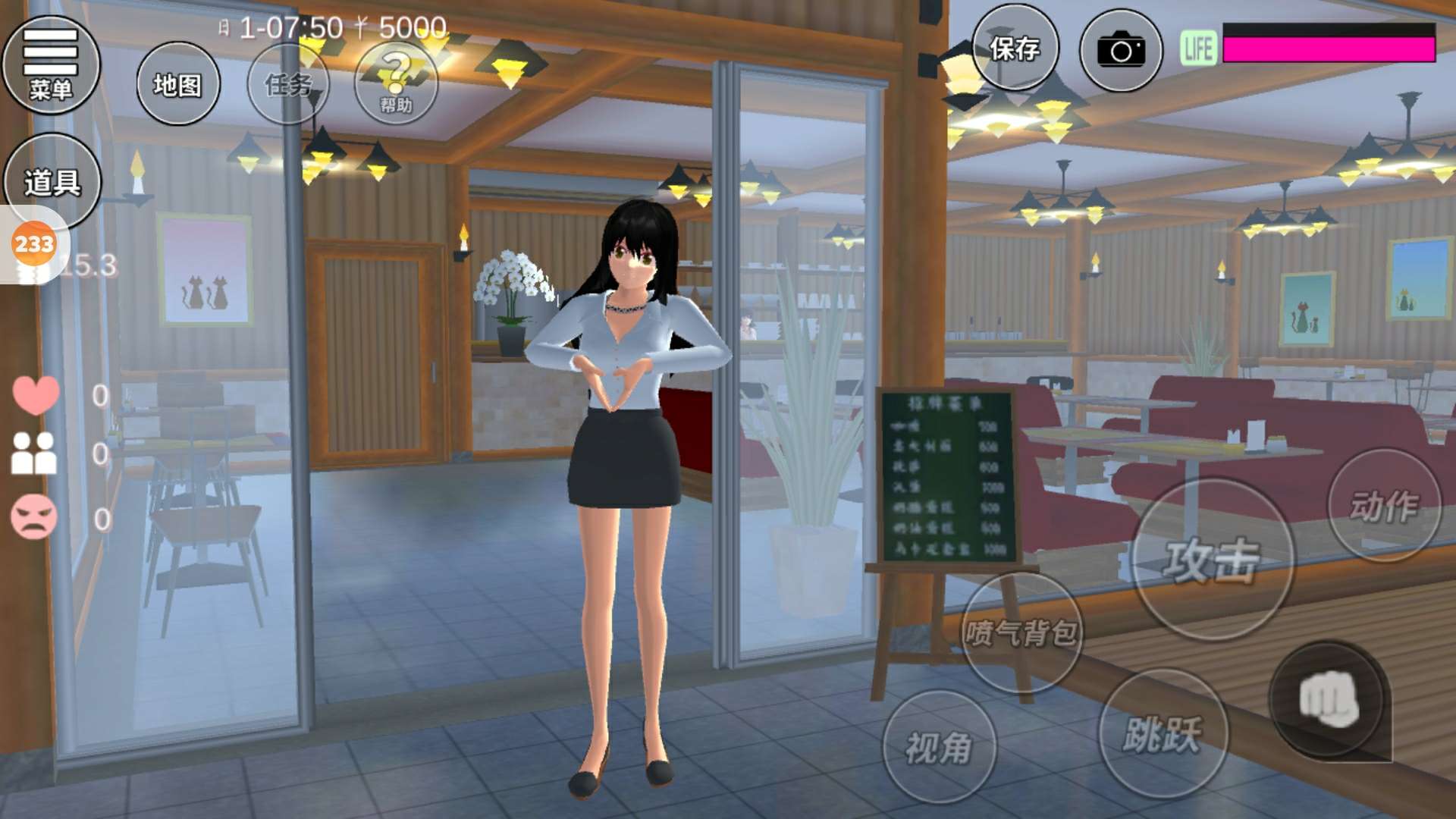
Task: Open the 帮助 help button
Action: (396, 84)
